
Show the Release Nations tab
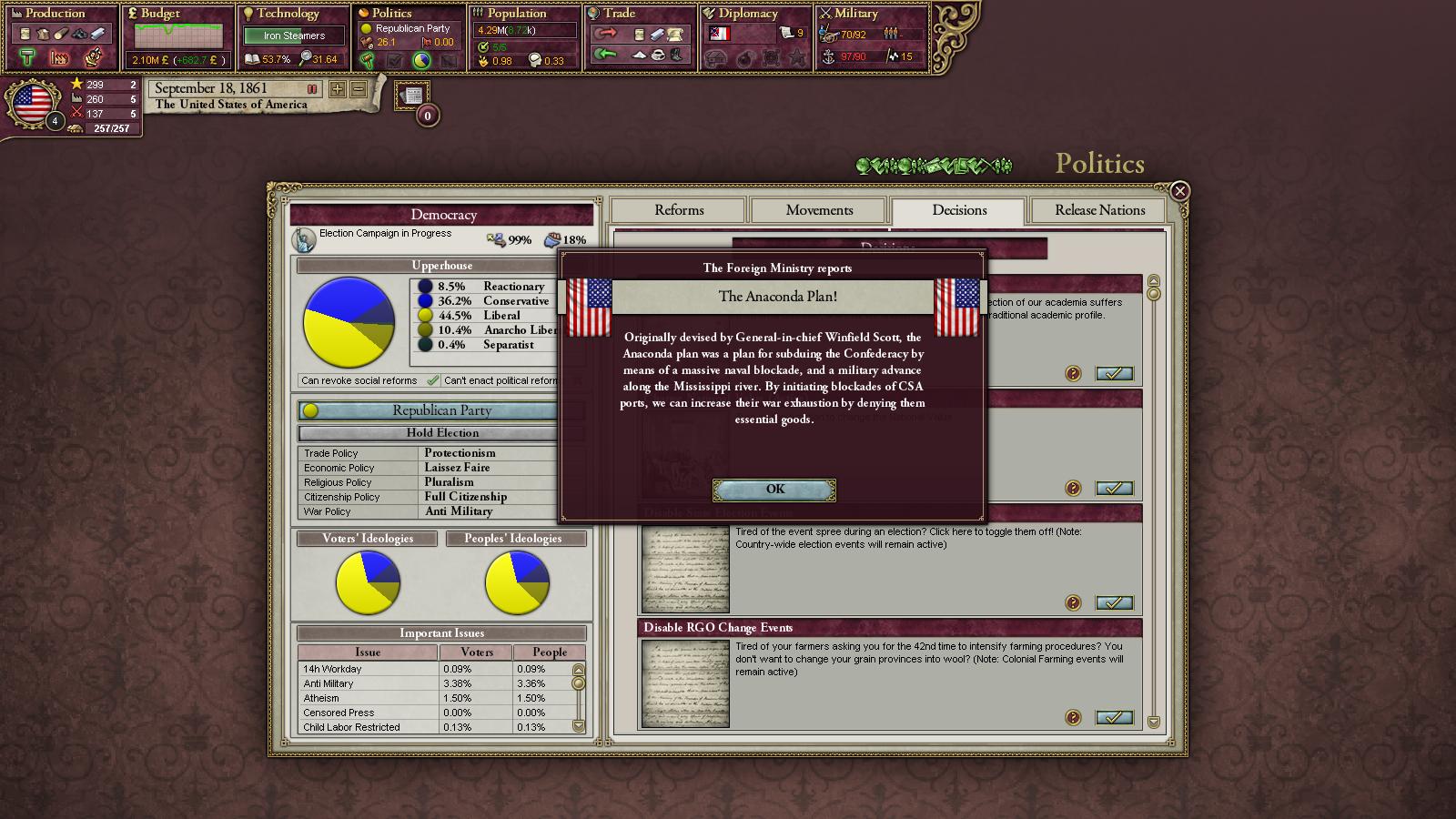[1099, 210]
